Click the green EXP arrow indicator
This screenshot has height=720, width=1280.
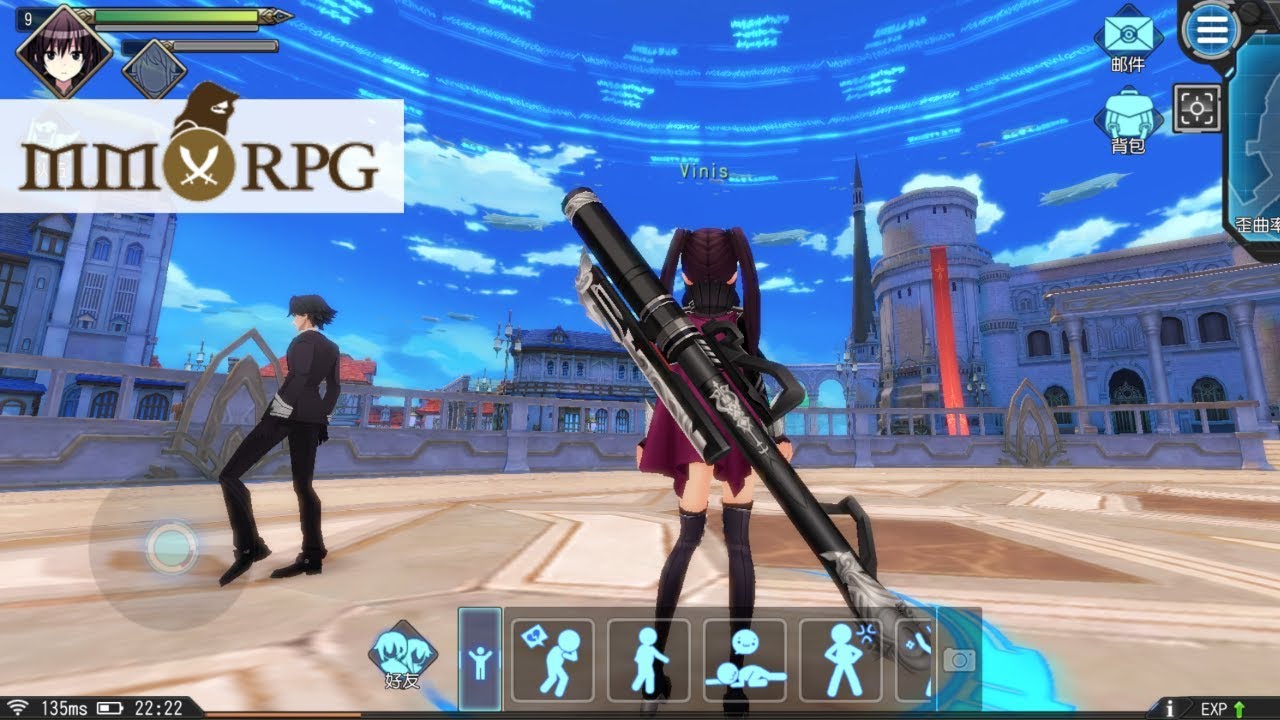pyautogui.click(x=1240, y=708)
